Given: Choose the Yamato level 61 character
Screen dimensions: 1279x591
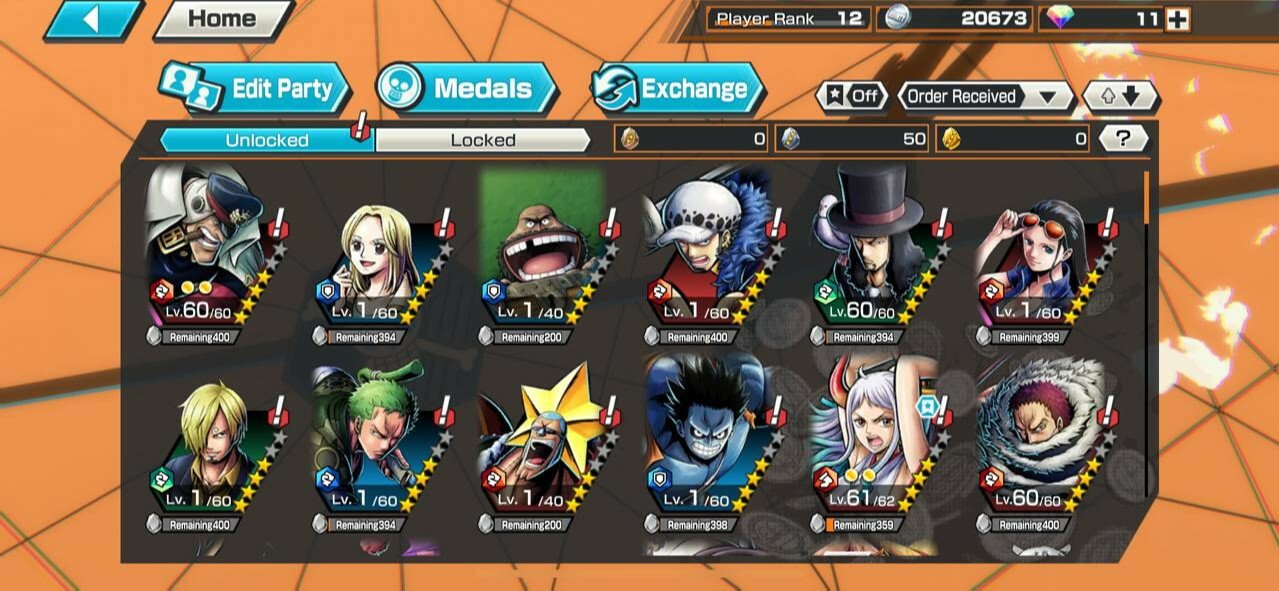Looking at the screenshot, I should pyautogui.click(x=872, y=443).
